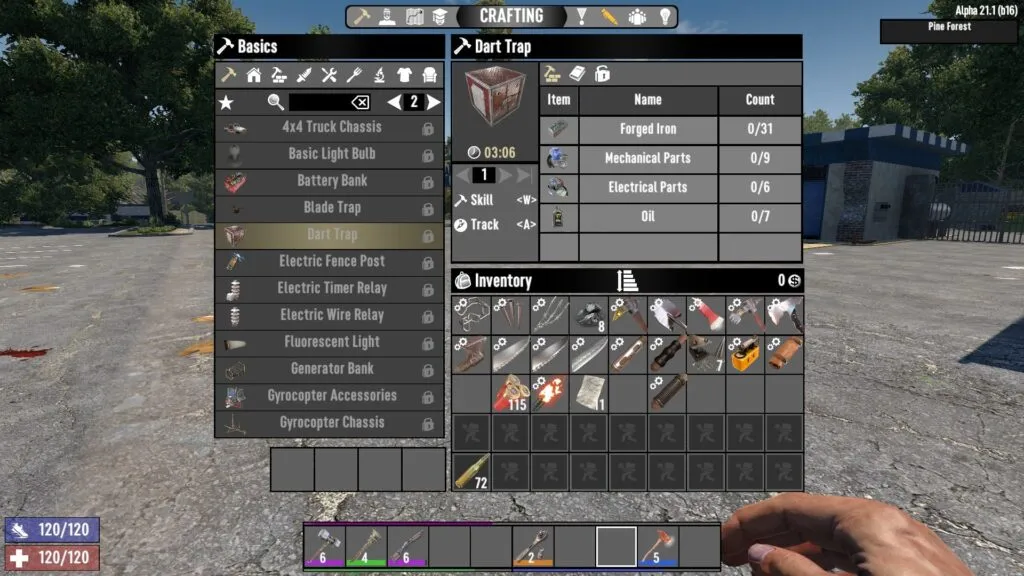Clear the recipe search text
Image resolution: width=1024 pixels, height=576 pixels.
(x=360, y=102)
